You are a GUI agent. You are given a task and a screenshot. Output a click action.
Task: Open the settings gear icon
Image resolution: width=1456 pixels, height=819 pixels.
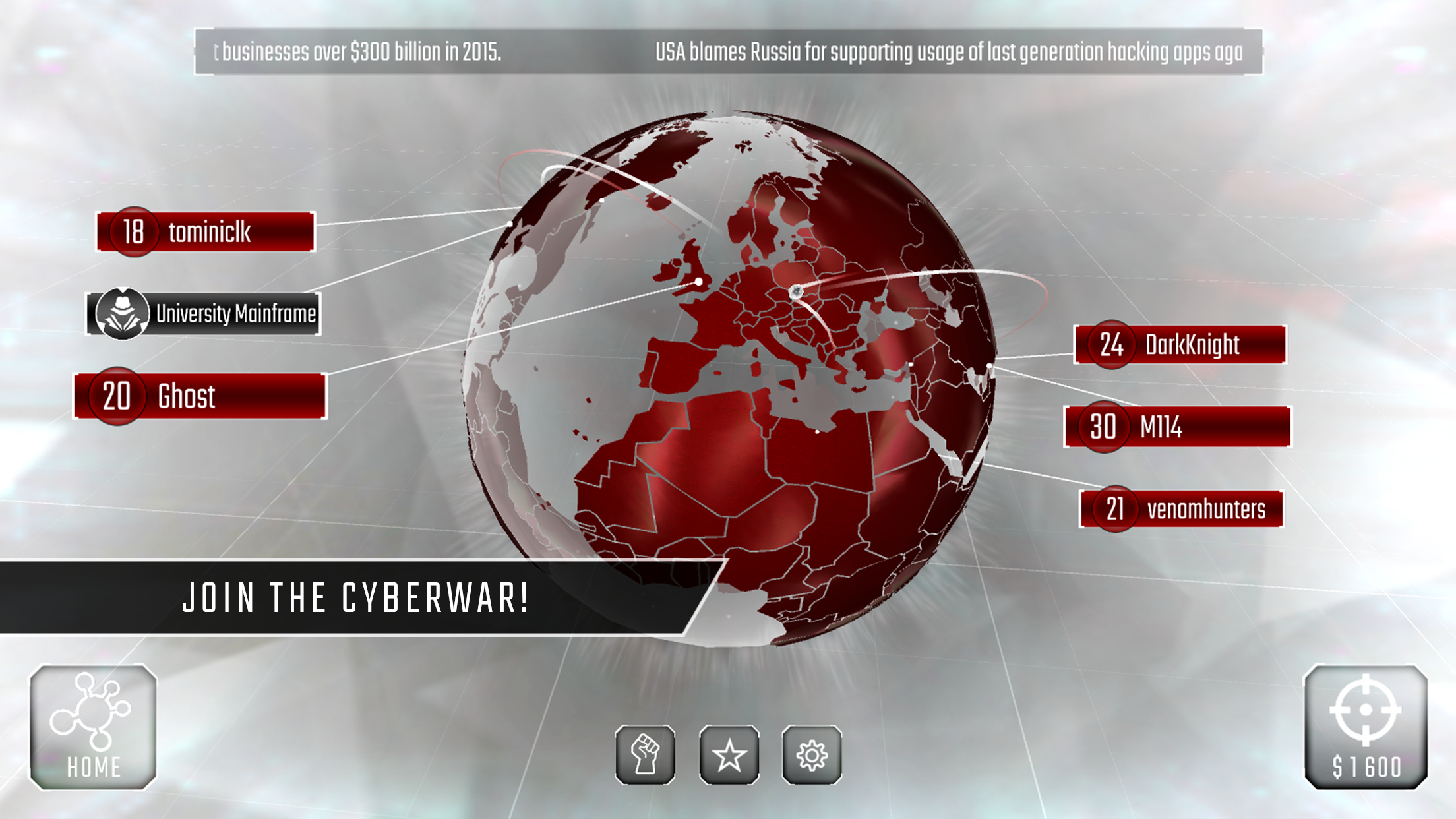click(813, 754)
